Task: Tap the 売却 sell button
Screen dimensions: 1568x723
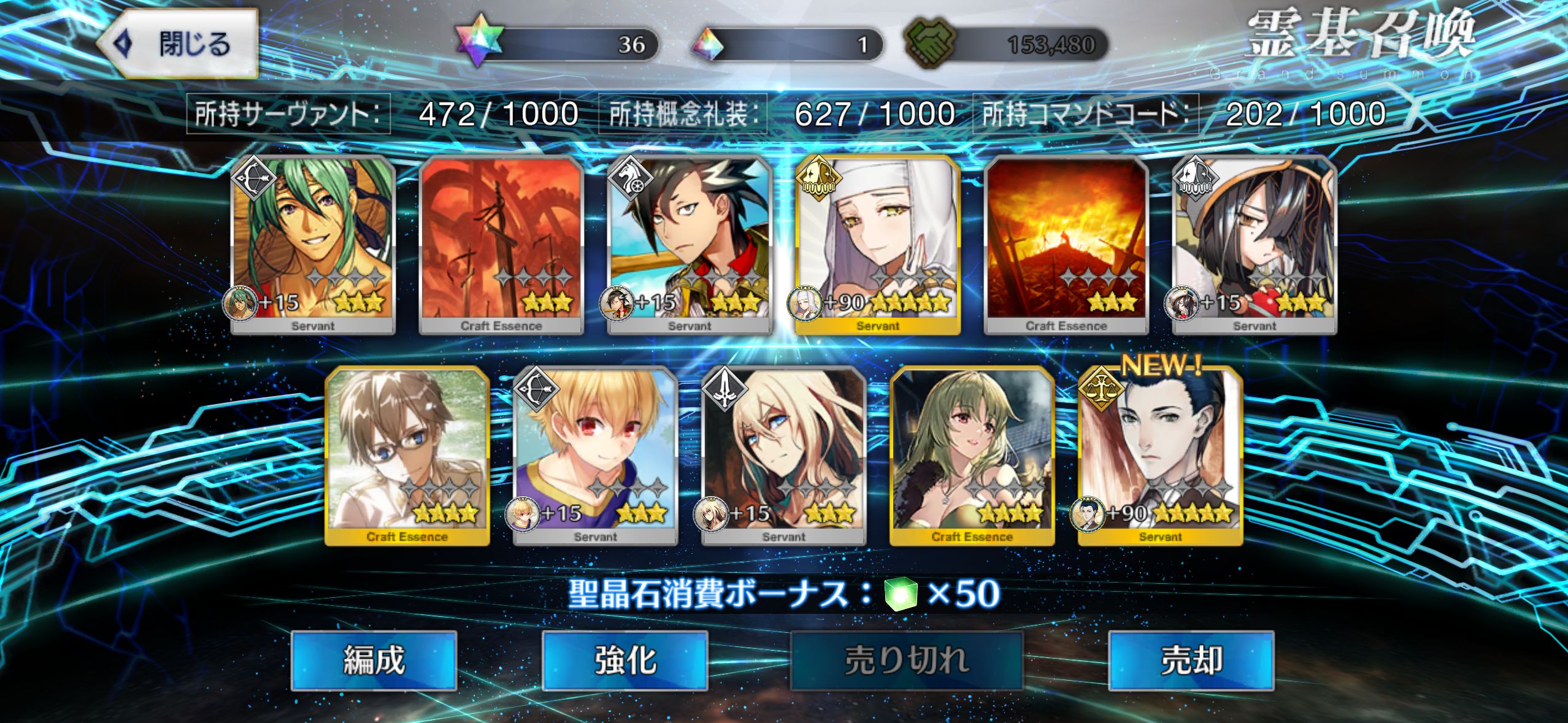Action: click(1191, 660)
